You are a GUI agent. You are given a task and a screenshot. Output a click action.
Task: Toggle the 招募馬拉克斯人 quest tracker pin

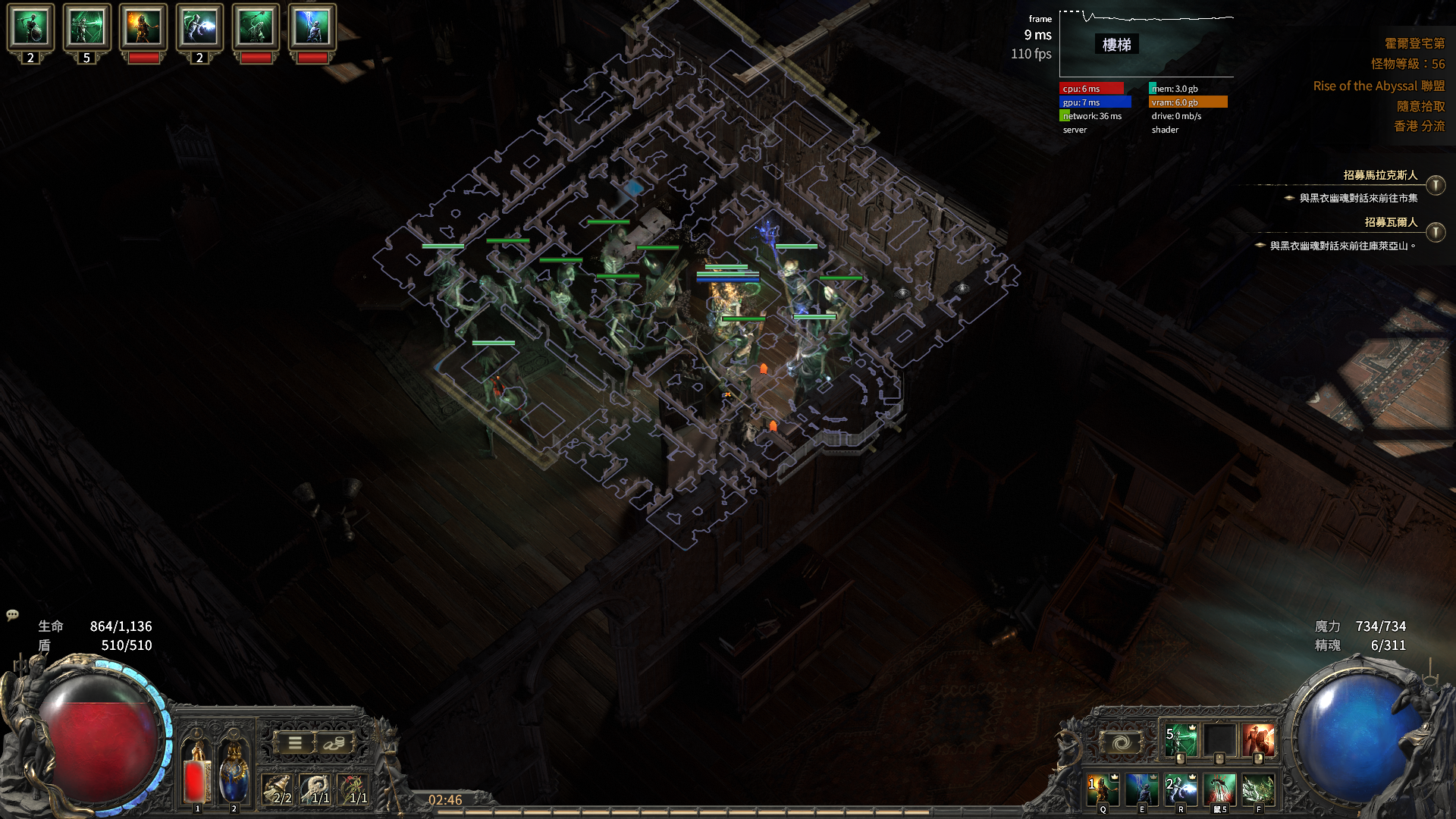(x=1435, y=185)
